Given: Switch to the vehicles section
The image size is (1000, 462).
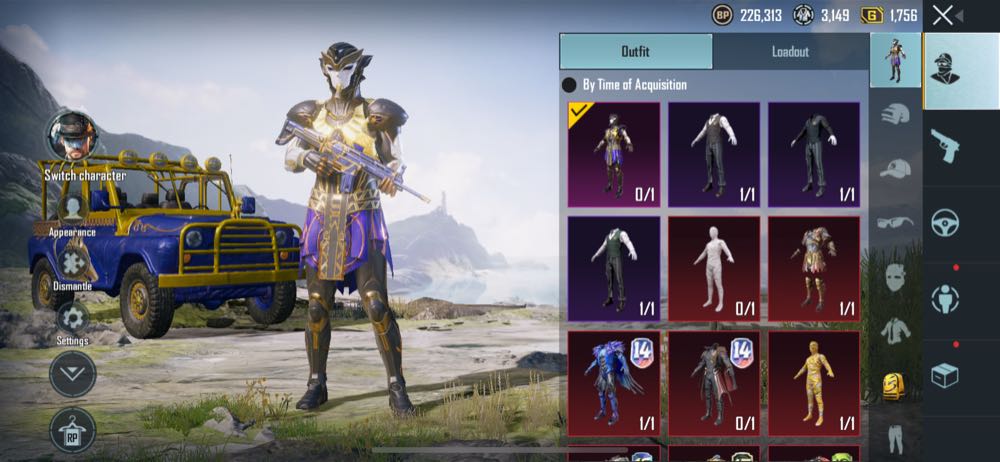Looking at the screenshot, I should [944, 222].
